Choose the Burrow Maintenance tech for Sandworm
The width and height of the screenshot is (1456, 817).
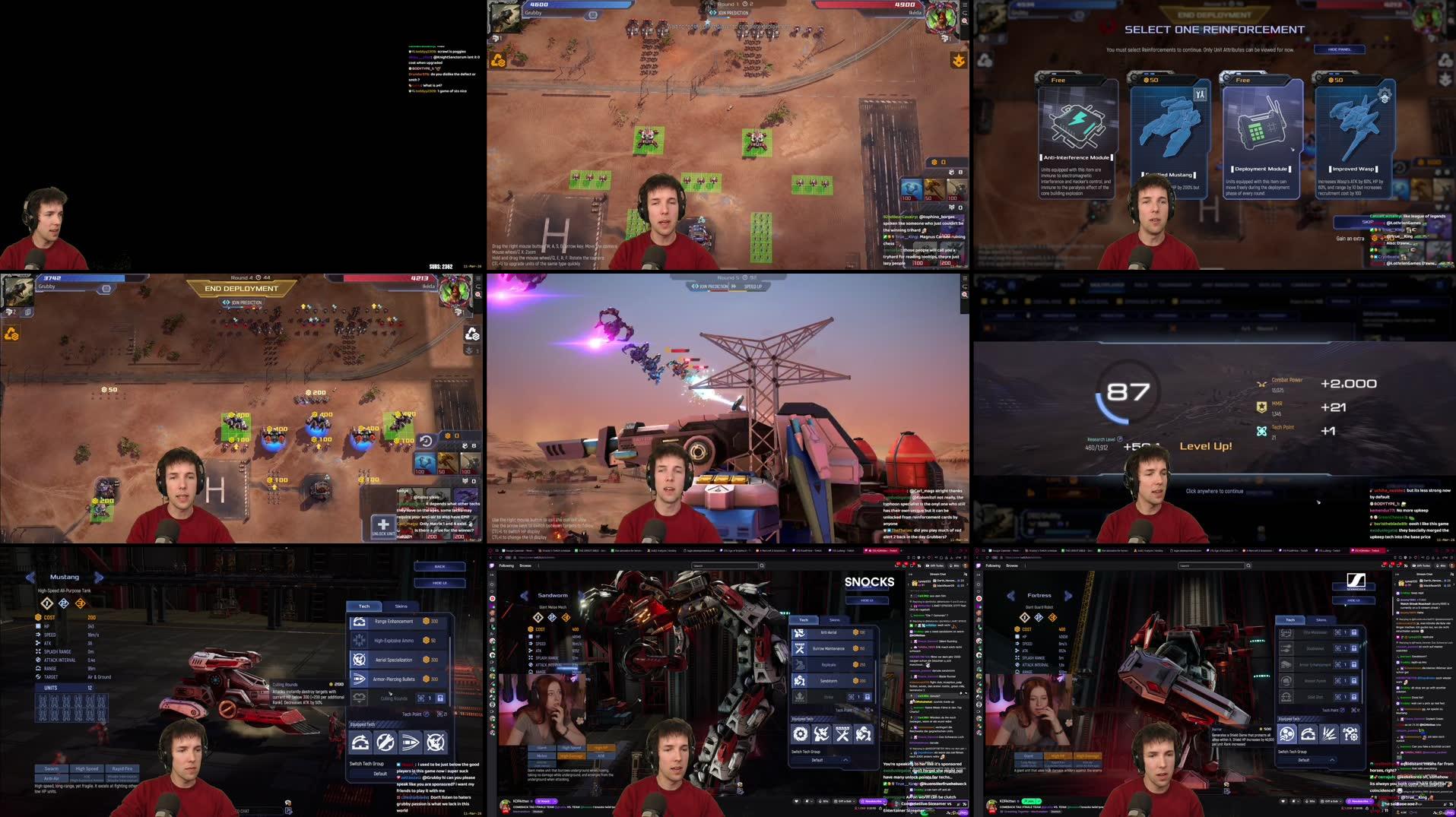[800, 648]
